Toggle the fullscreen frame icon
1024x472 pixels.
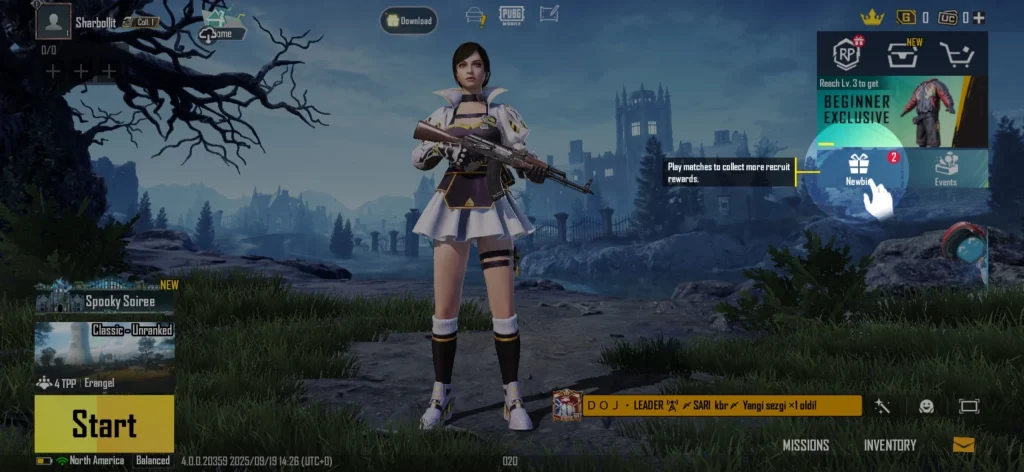pyautogui.click(x=969, y=406)
